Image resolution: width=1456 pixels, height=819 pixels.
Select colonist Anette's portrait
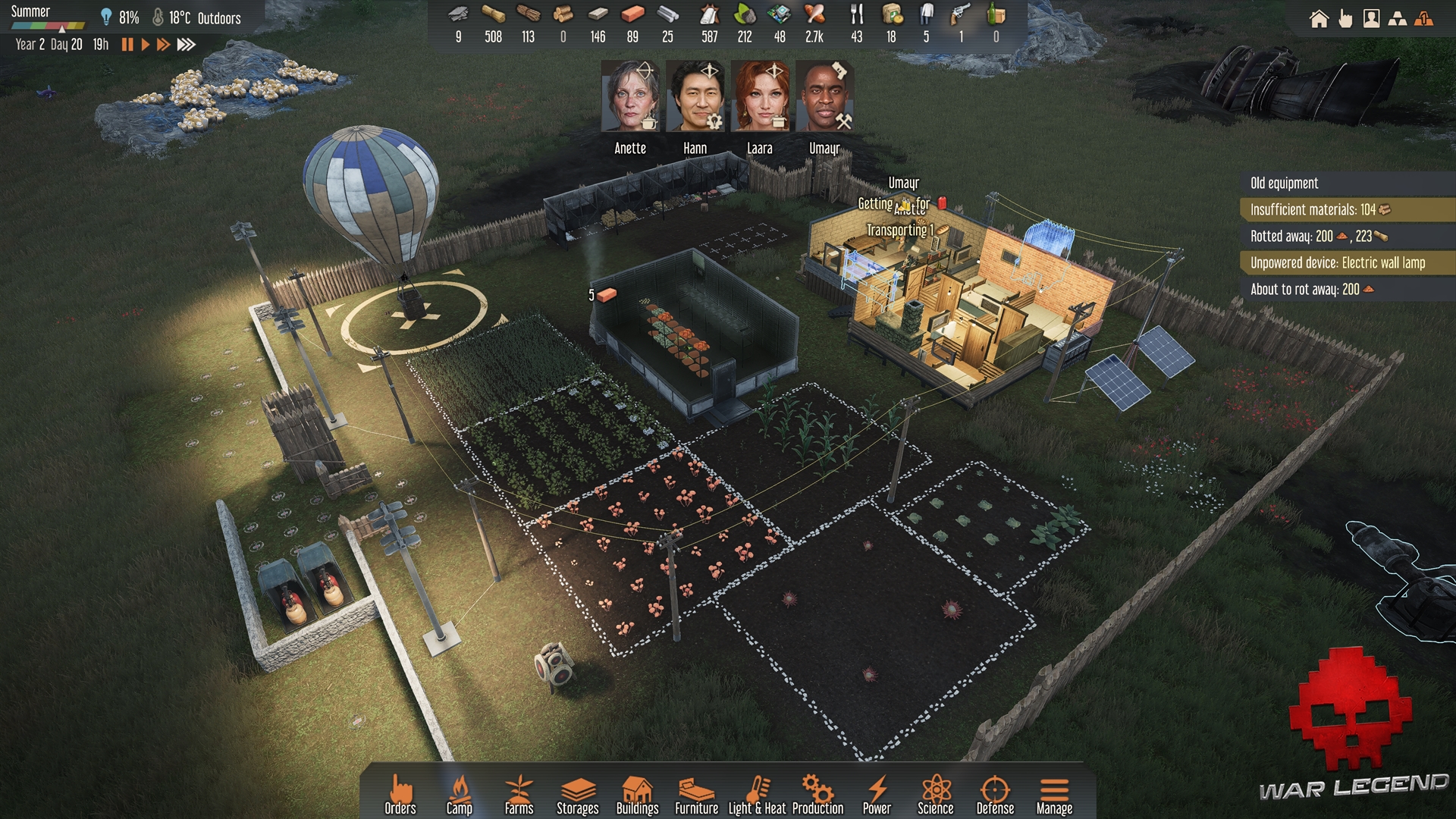[630, 97]
